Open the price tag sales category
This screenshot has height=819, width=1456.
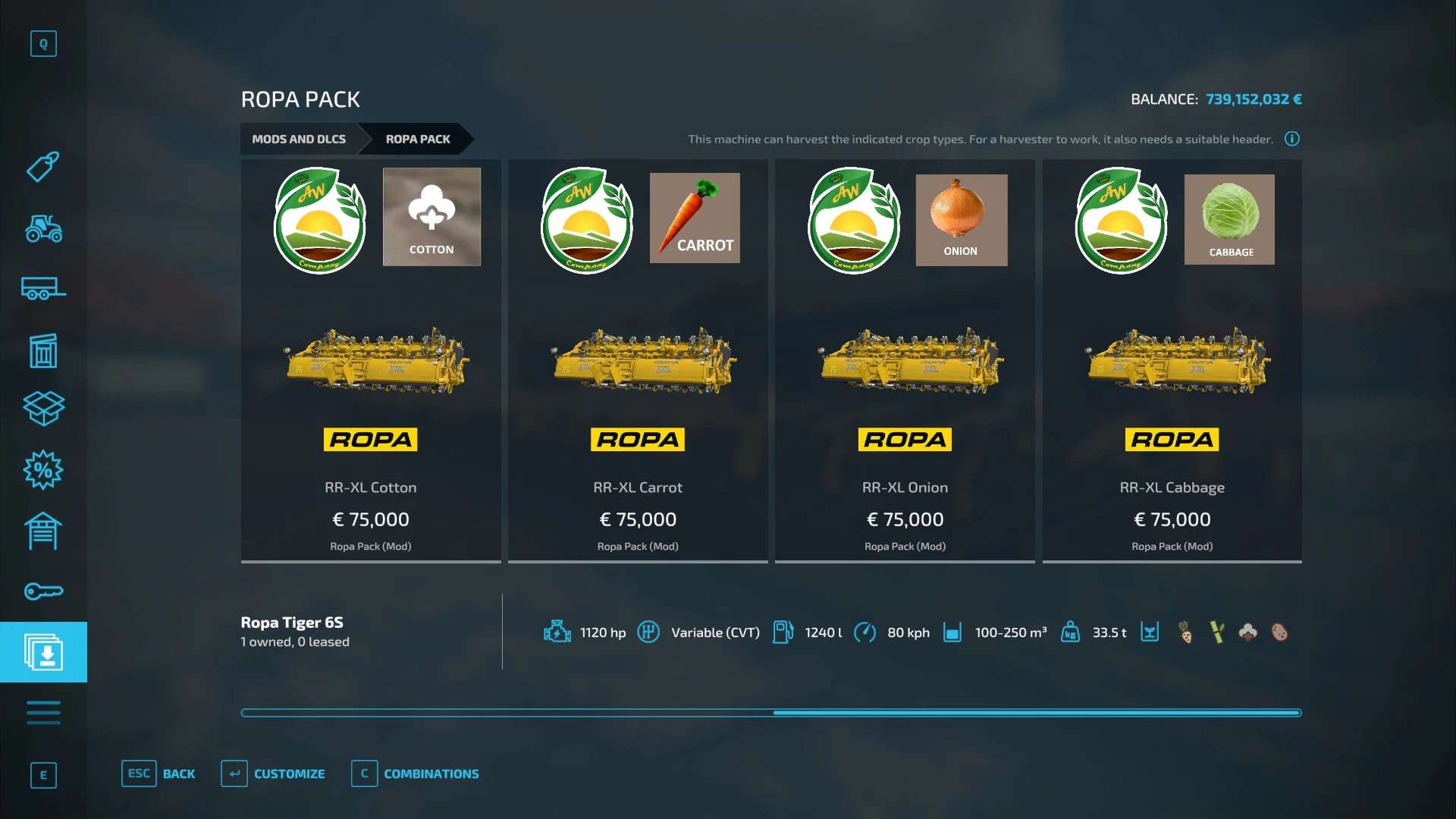point(43,167)
